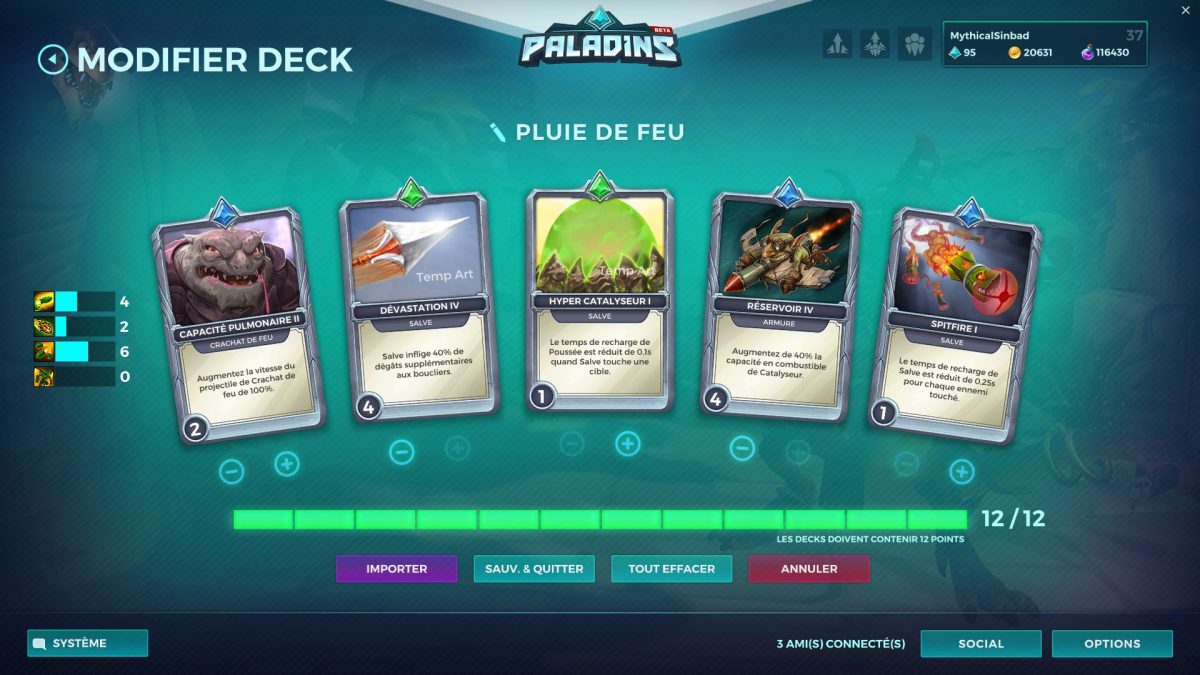Open the Social panel
Screen dimensions: 1200x675
(x=980, y=643)
